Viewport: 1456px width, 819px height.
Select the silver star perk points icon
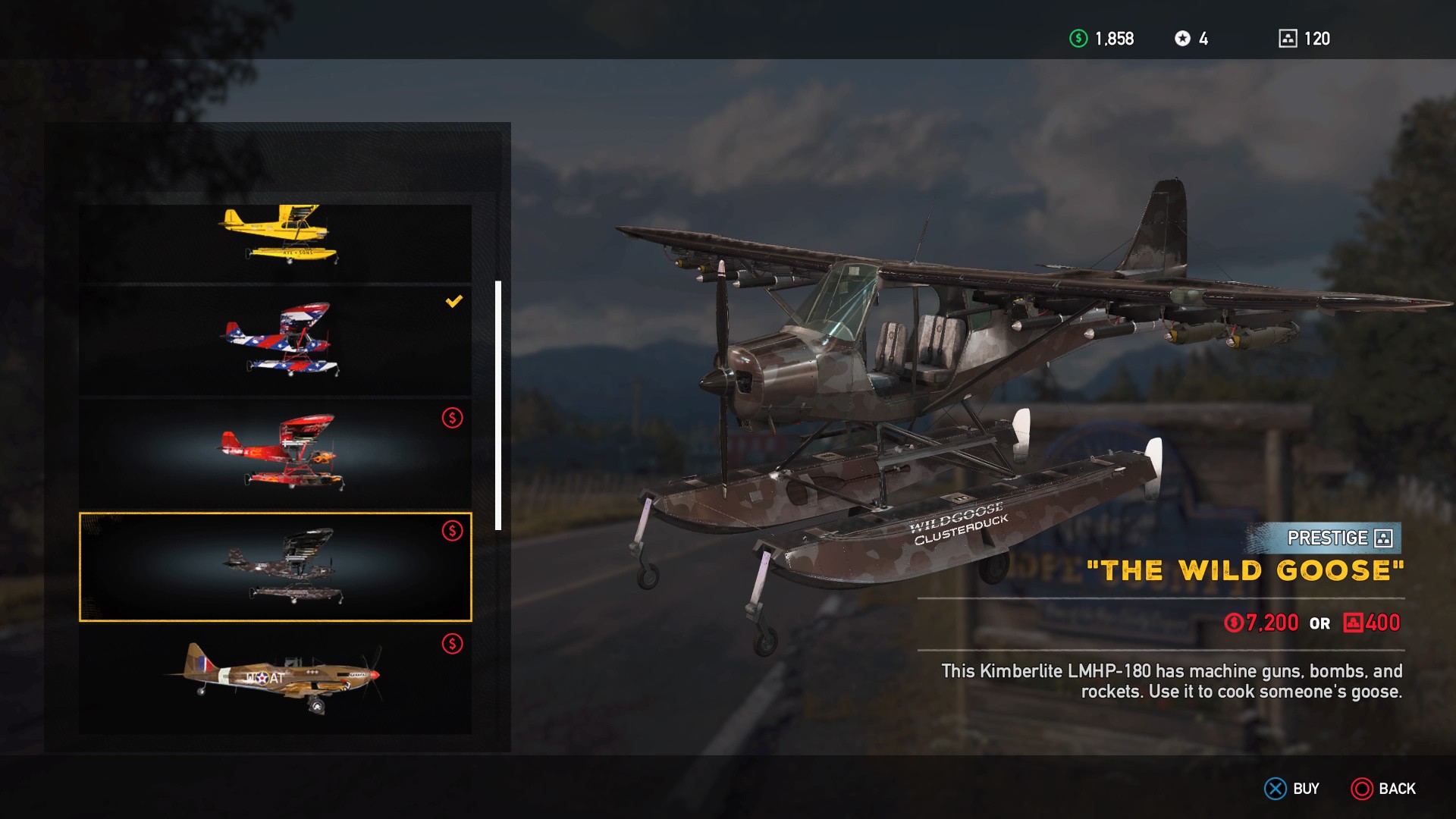pyautogui.click(x=1184, y=38)
